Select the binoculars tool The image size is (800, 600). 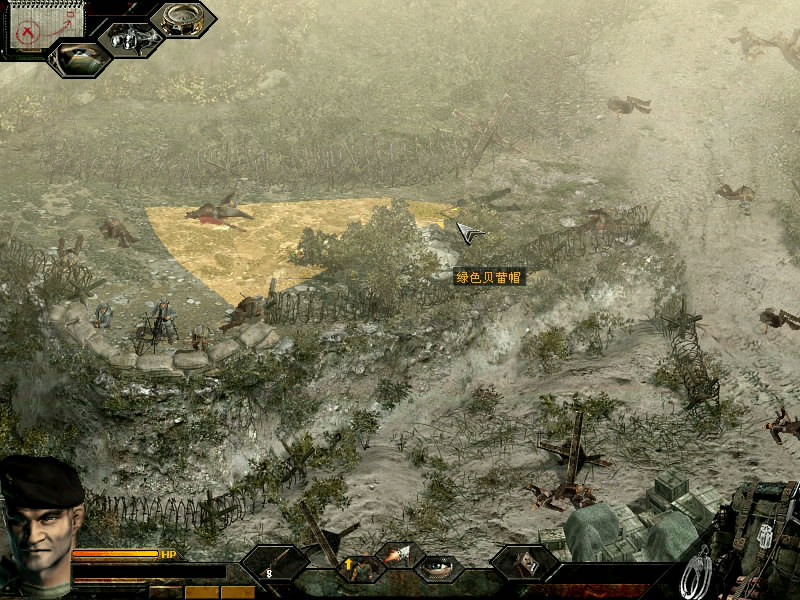(x=131, y=40)
